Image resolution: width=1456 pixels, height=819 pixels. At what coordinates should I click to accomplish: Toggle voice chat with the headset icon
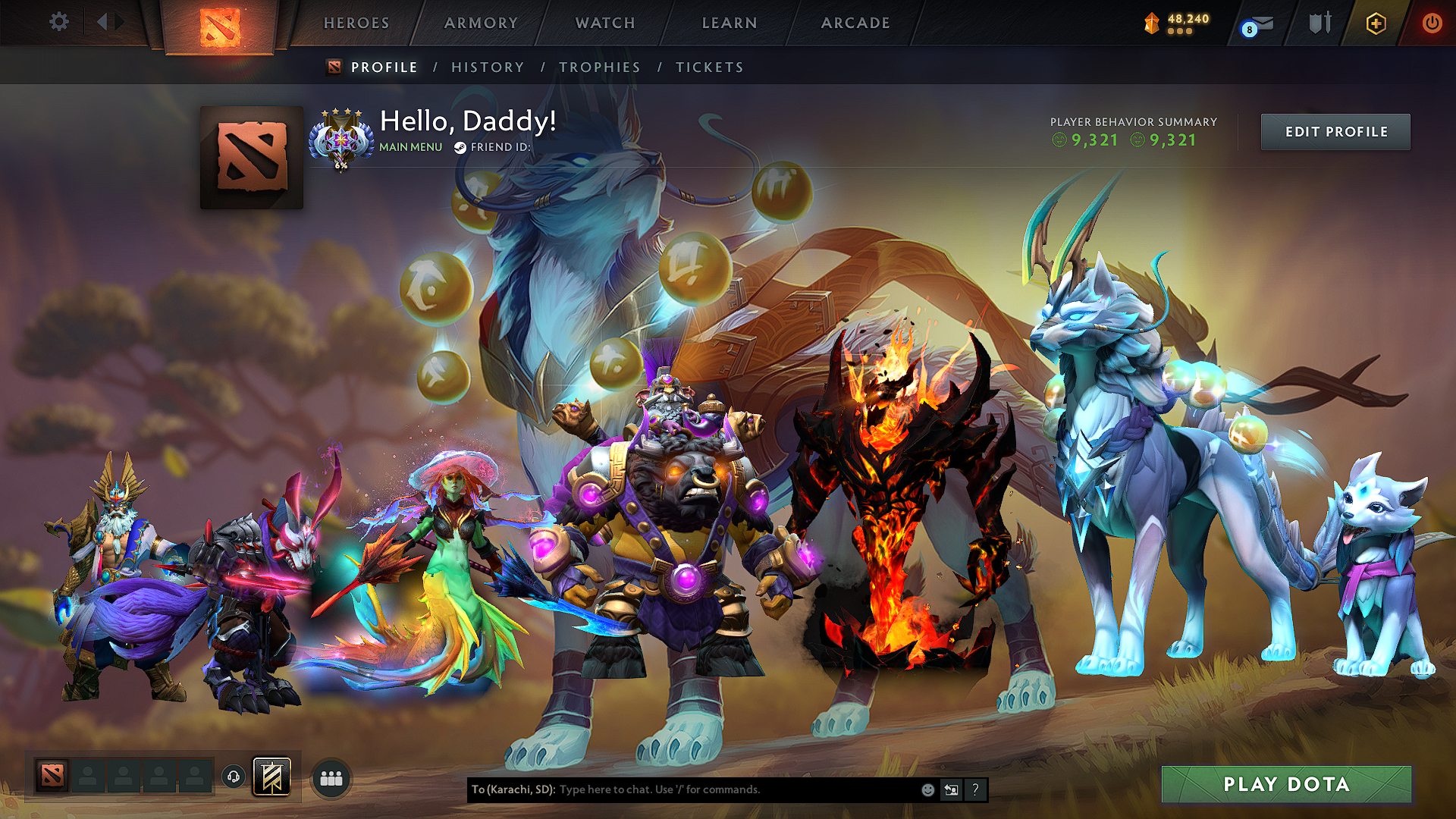coord(234,776)
